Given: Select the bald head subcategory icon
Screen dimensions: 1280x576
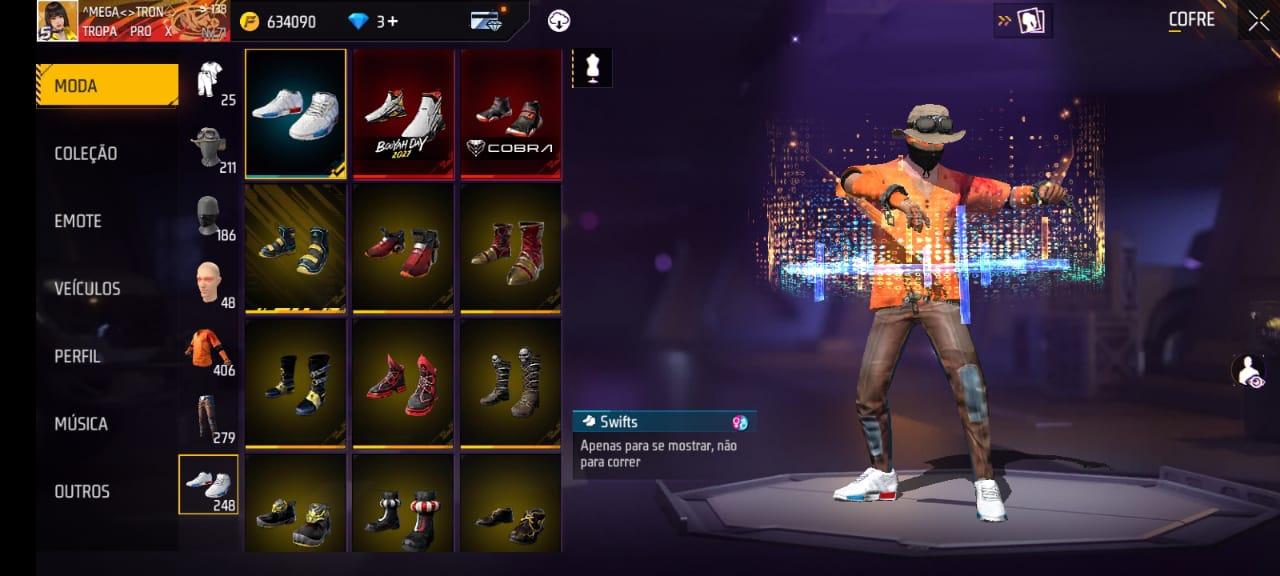Looking at the screenshot, I should [x=209, y=283].
